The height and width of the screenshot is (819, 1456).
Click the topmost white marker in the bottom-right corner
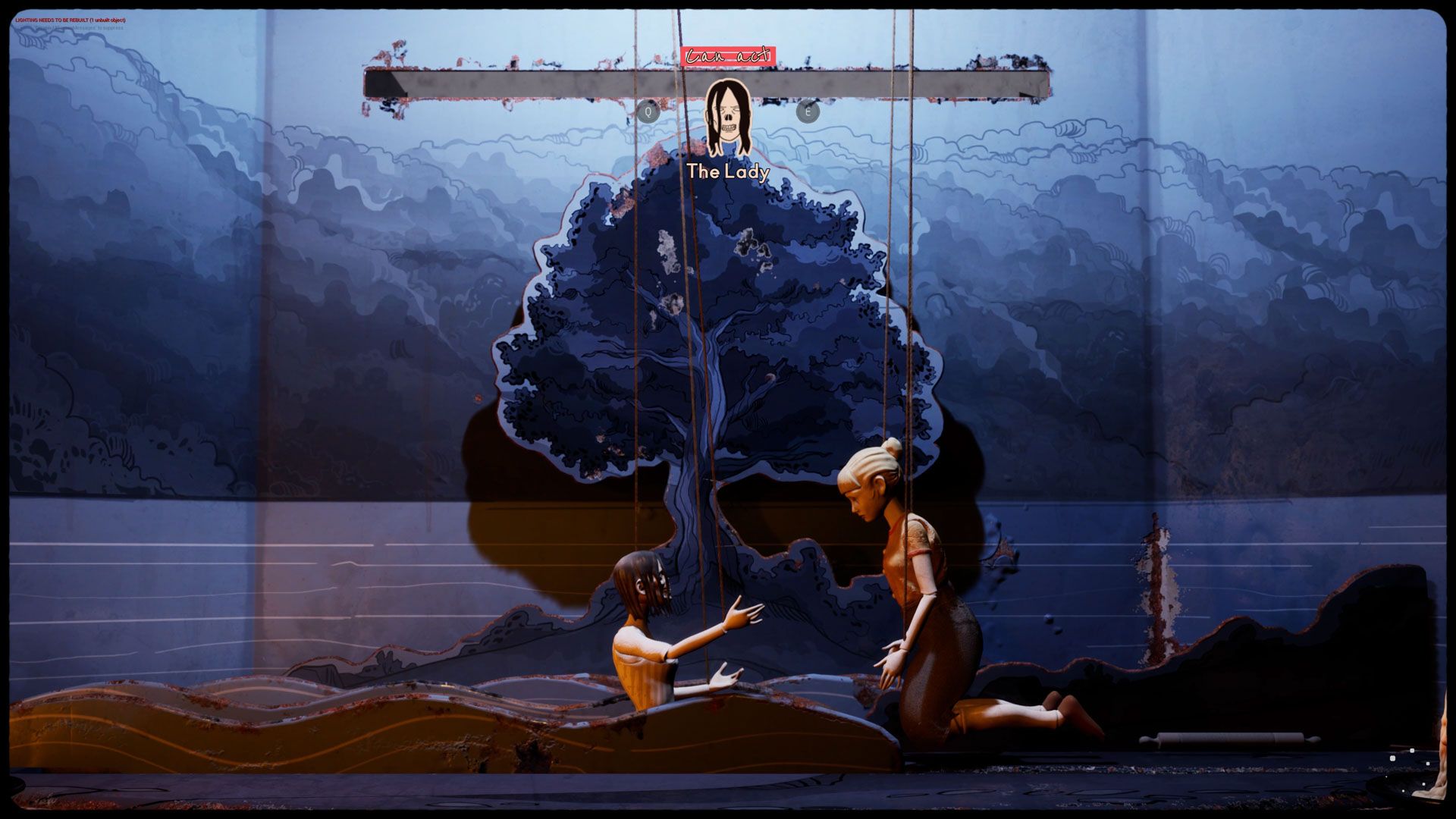click(x=1412, y=750)
